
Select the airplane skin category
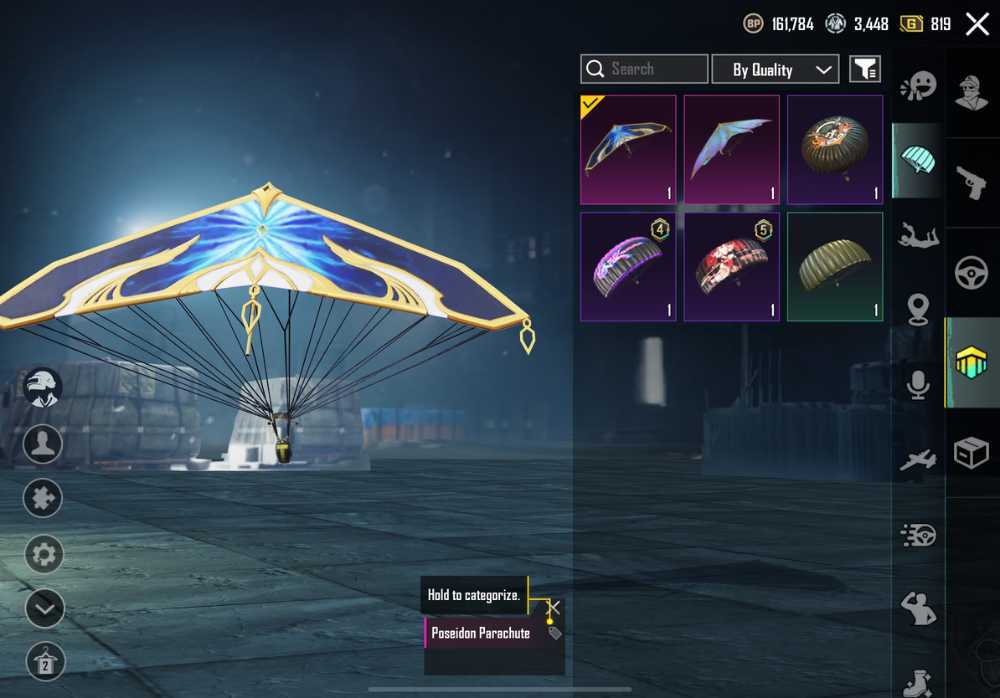918,460
